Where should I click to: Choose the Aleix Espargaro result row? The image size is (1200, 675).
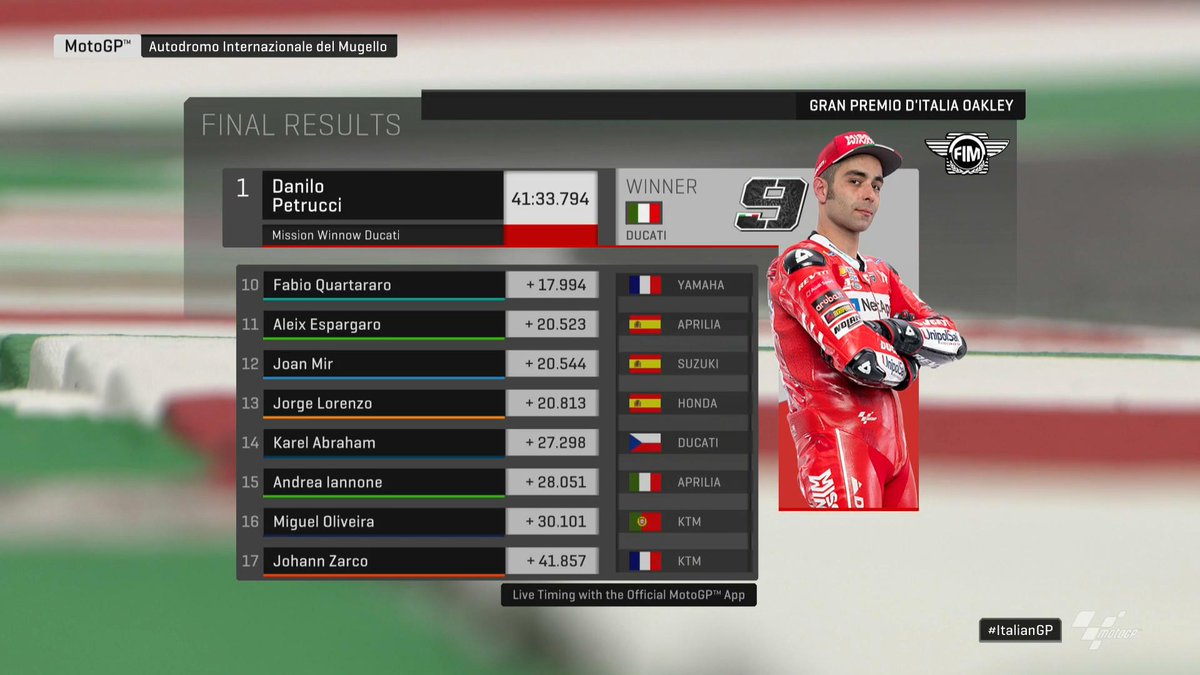click(383, 324)
